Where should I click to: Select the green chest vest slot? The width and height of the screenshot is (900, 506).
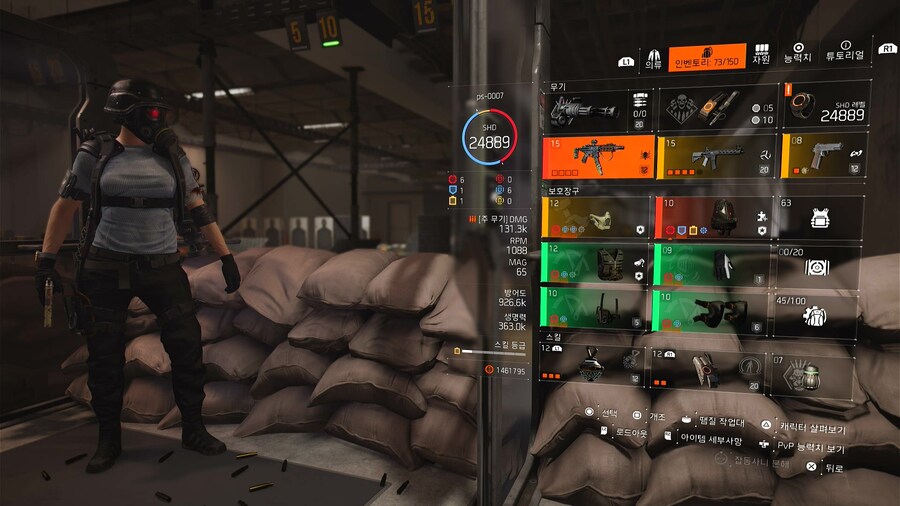597,264
